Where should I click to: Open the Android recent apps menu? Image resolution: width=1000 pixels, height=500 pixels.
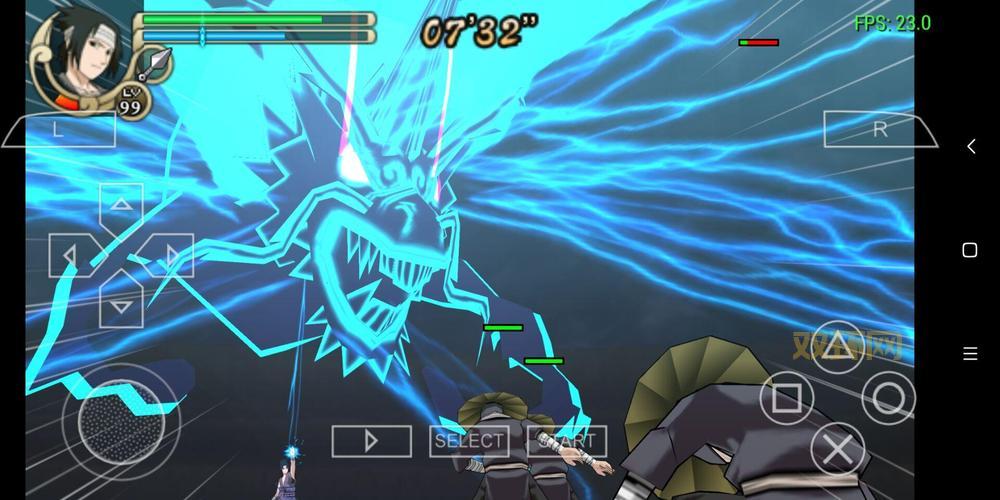(x=970, y=353)
